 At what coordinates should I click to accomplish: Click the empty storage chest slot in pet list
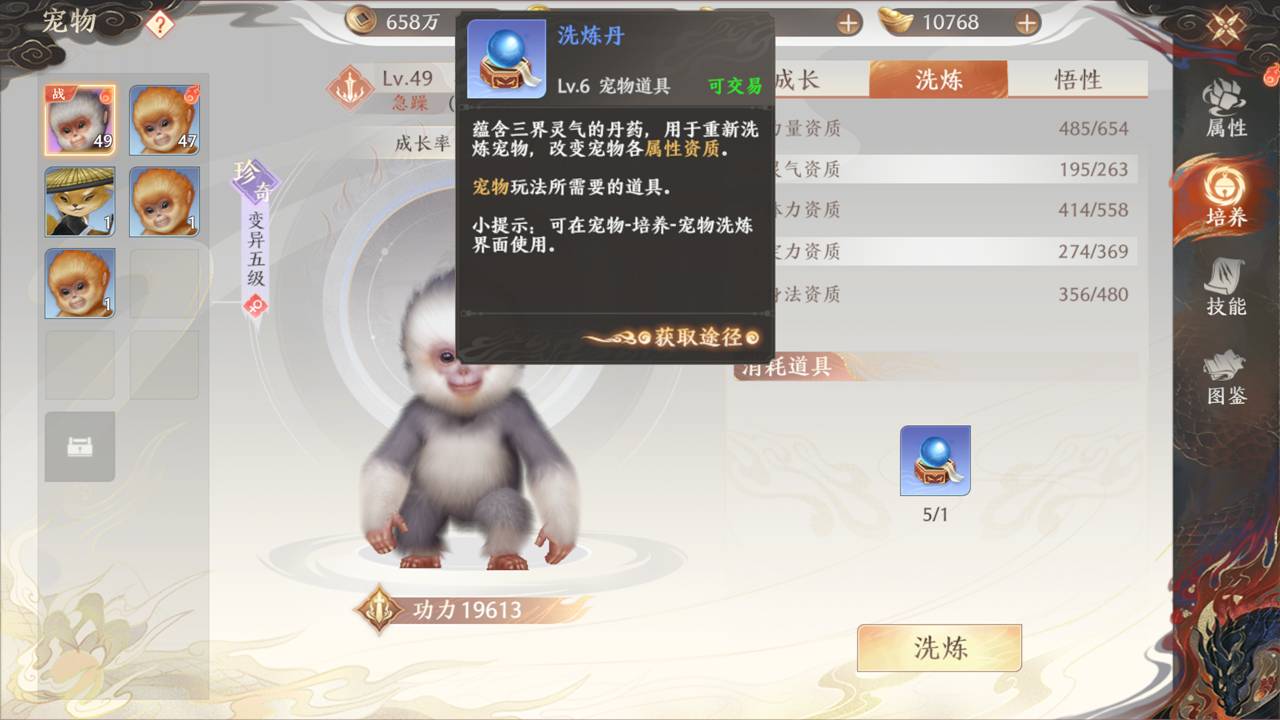79,447
